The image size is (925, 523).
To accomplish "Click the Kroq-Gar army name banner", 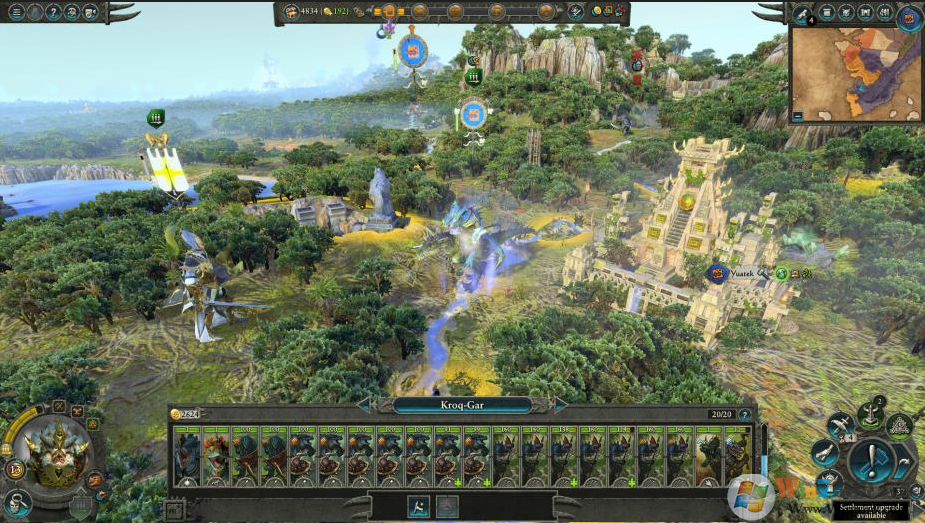I will (461, 405).
